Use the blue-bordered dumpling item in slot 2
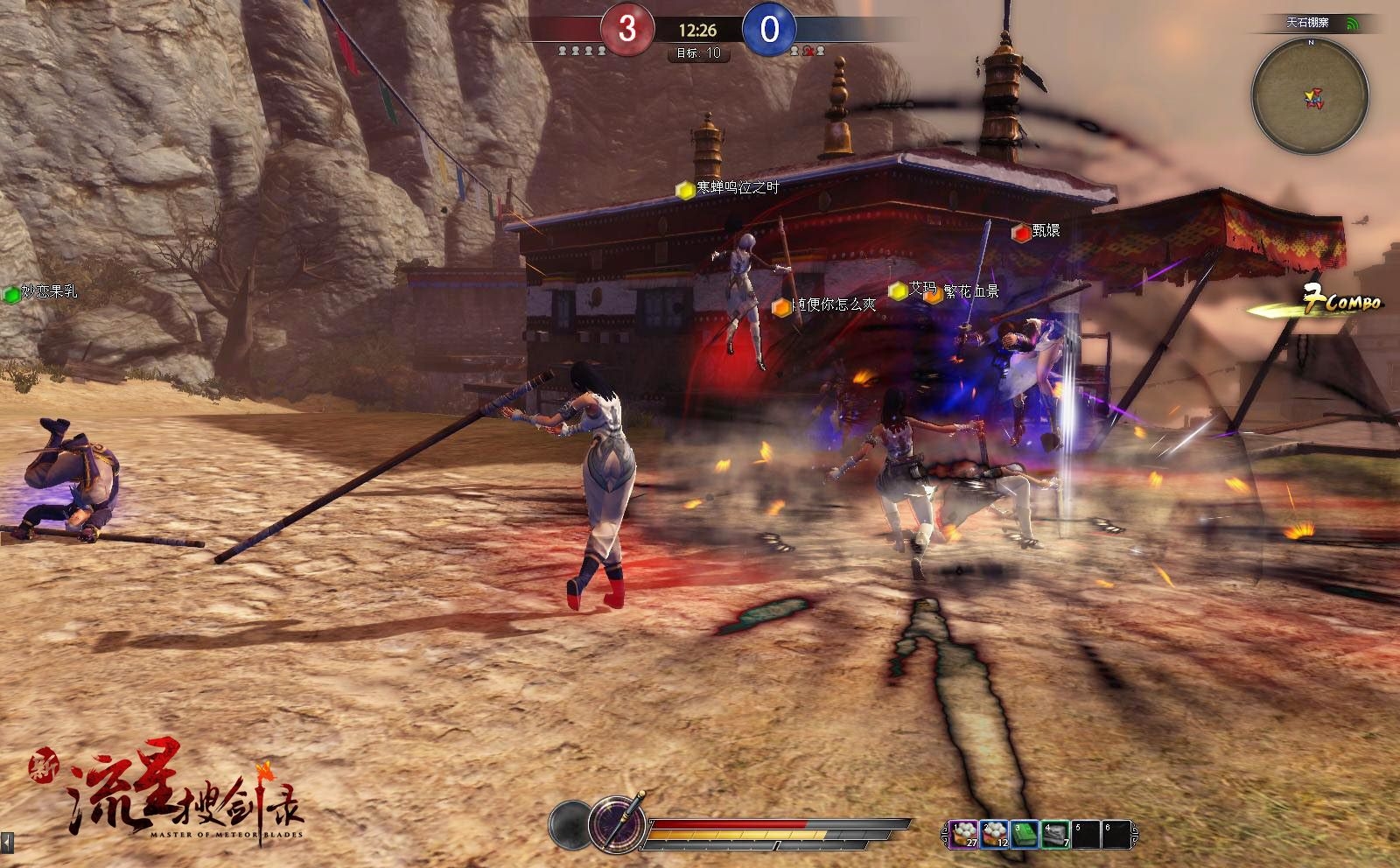 coord(994,834)
